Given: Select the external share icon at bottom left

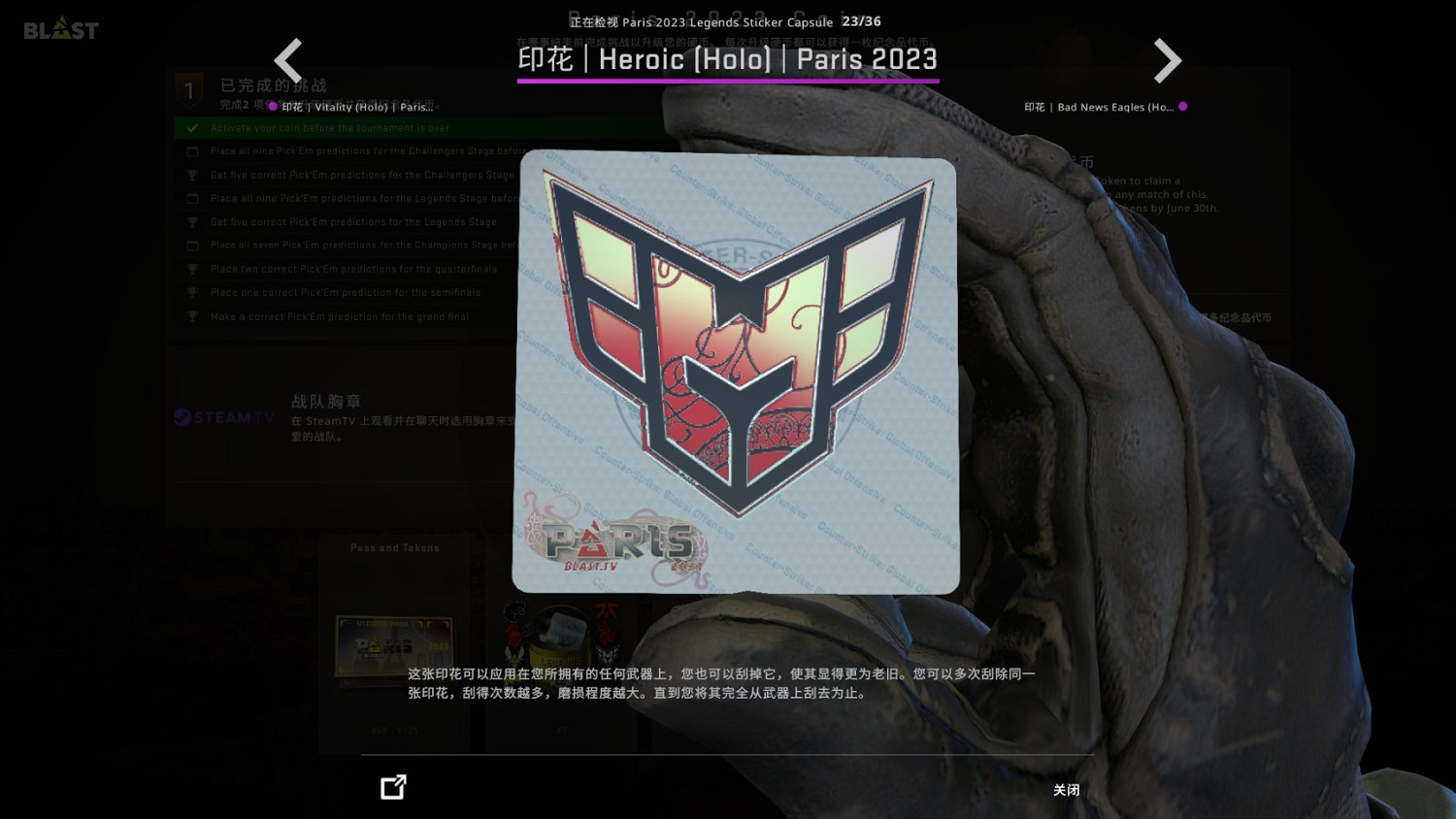Looking at the screenshot, I should tap(392, 787).
